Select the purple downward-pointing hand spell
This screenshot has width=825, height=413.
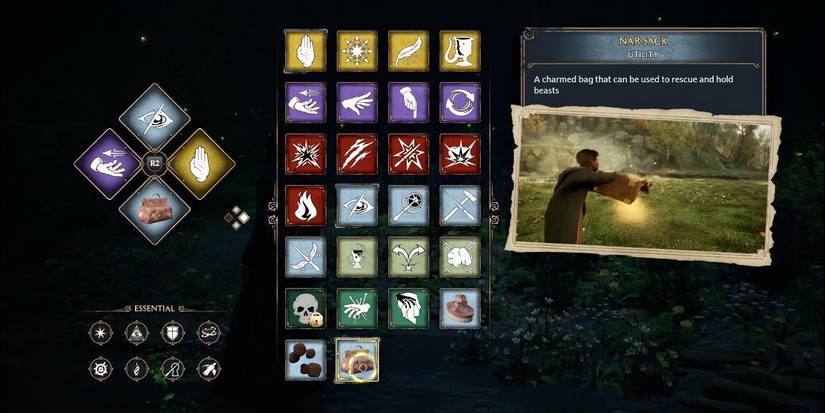click(x=408, y=102)
